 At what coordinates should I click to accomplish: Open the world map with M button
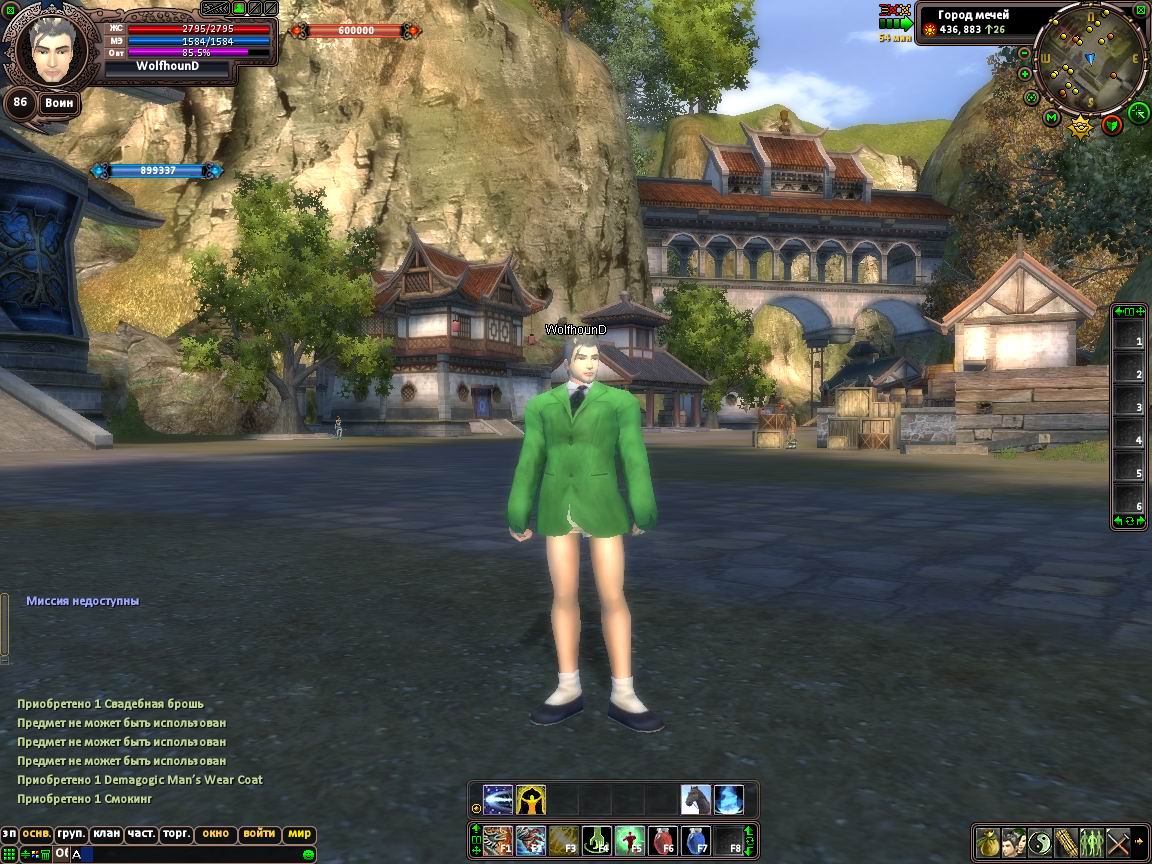click(x=1051, y=118)
